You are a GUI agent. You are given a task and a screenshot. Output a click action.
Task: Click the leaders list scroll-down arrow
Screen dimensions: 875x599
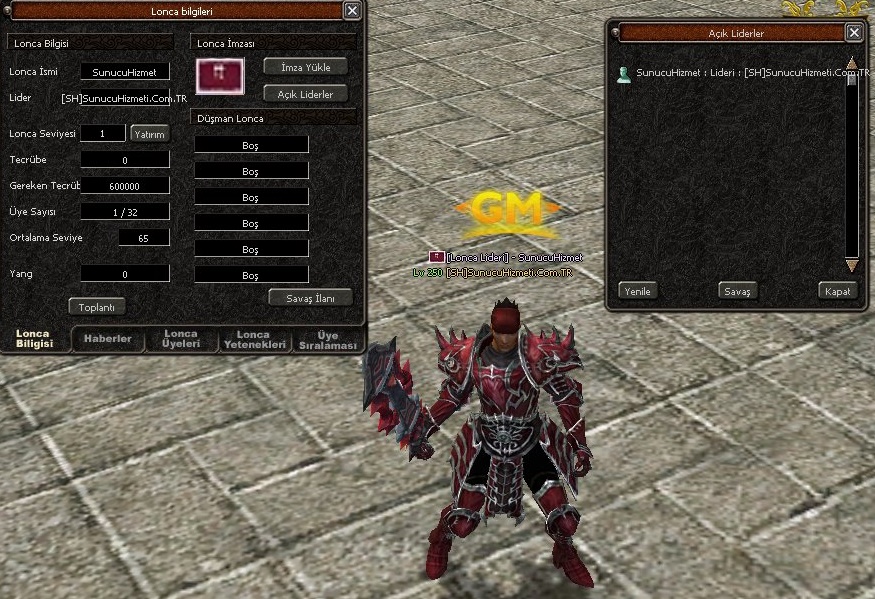852,265
